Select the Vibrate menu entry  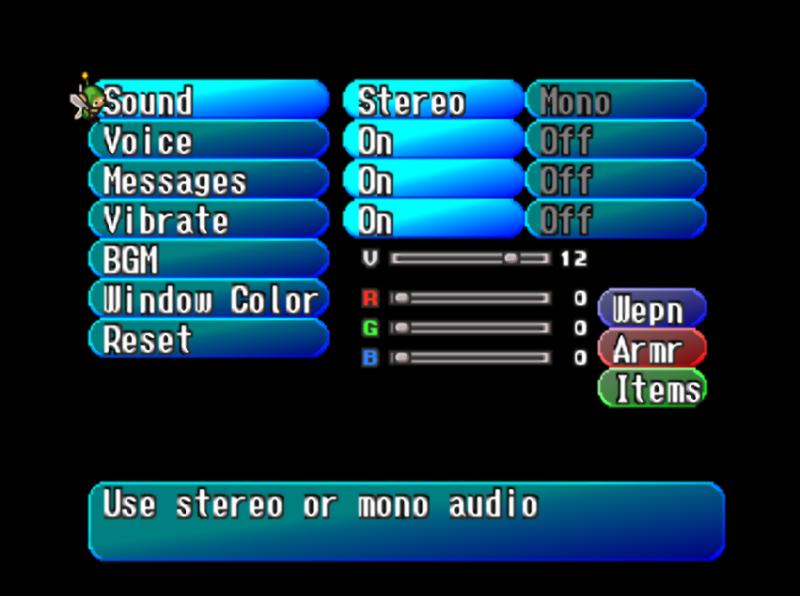coord(210,220)
